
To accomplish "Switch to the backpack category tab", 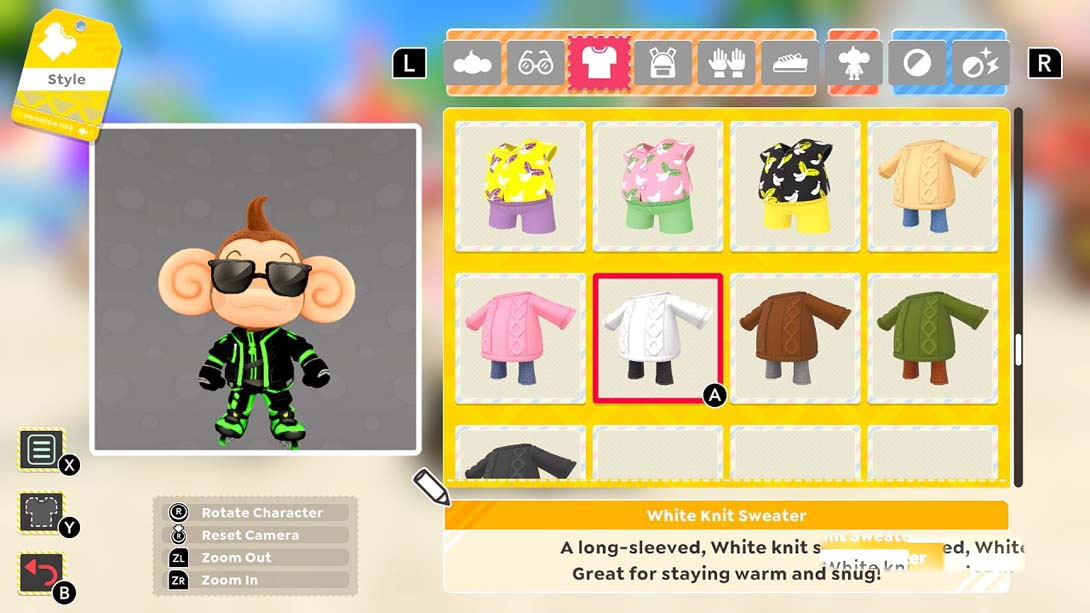I will pos(663,64).
